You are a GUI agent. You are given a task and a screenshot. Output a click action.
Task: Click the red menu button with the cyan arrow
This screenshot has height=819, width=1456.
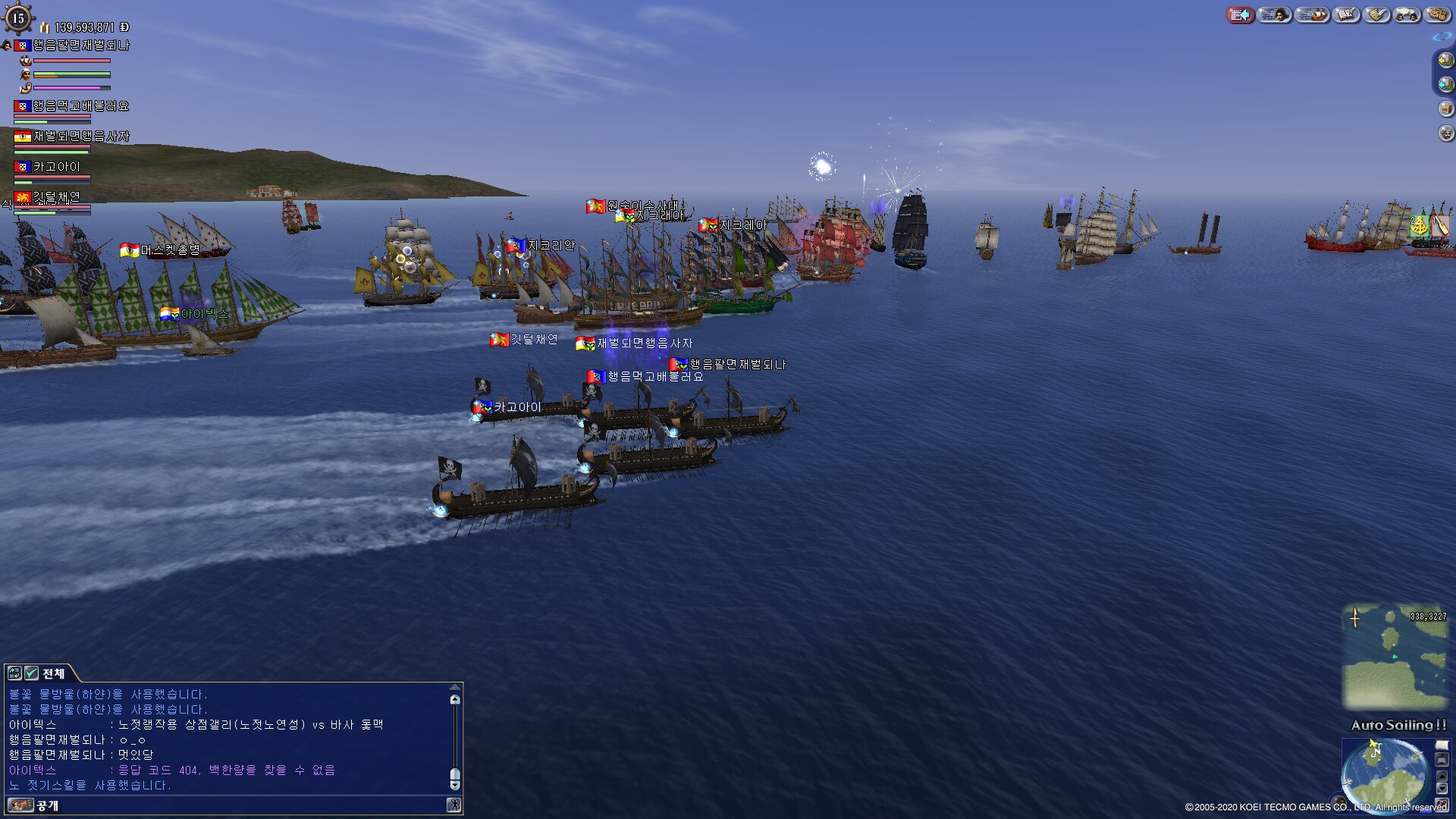coord(1240,14)
